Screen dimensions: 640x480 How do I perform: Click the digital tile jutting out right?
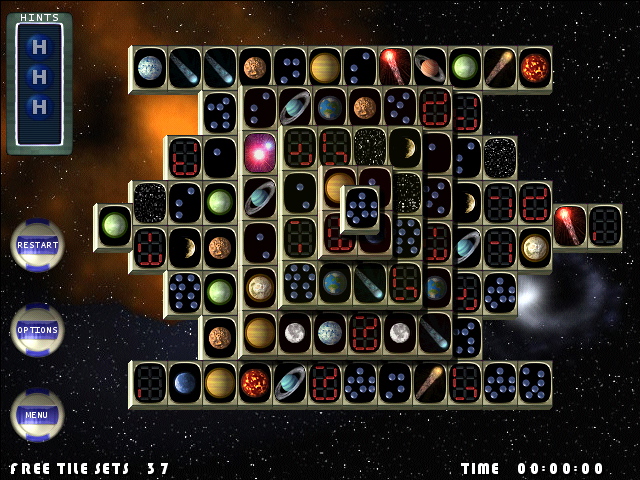coord(605,224)
